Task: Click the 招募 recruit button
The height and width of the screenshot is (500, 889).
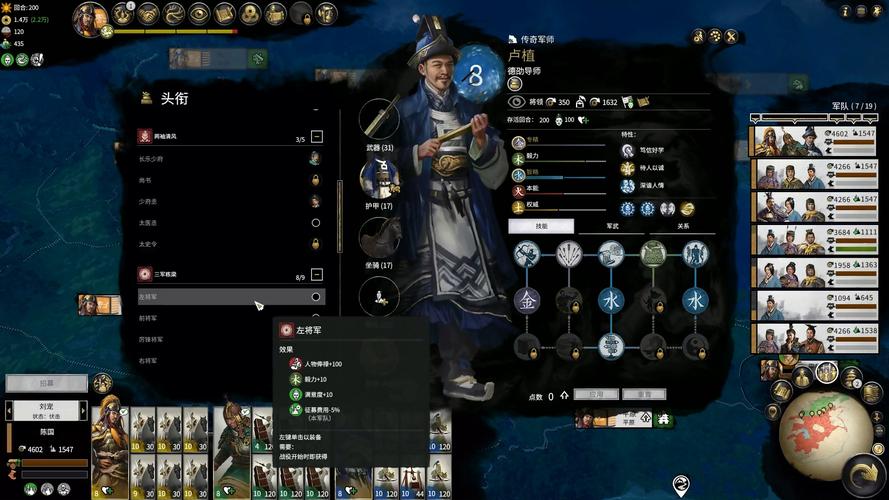Action: [x=47, y=383]
